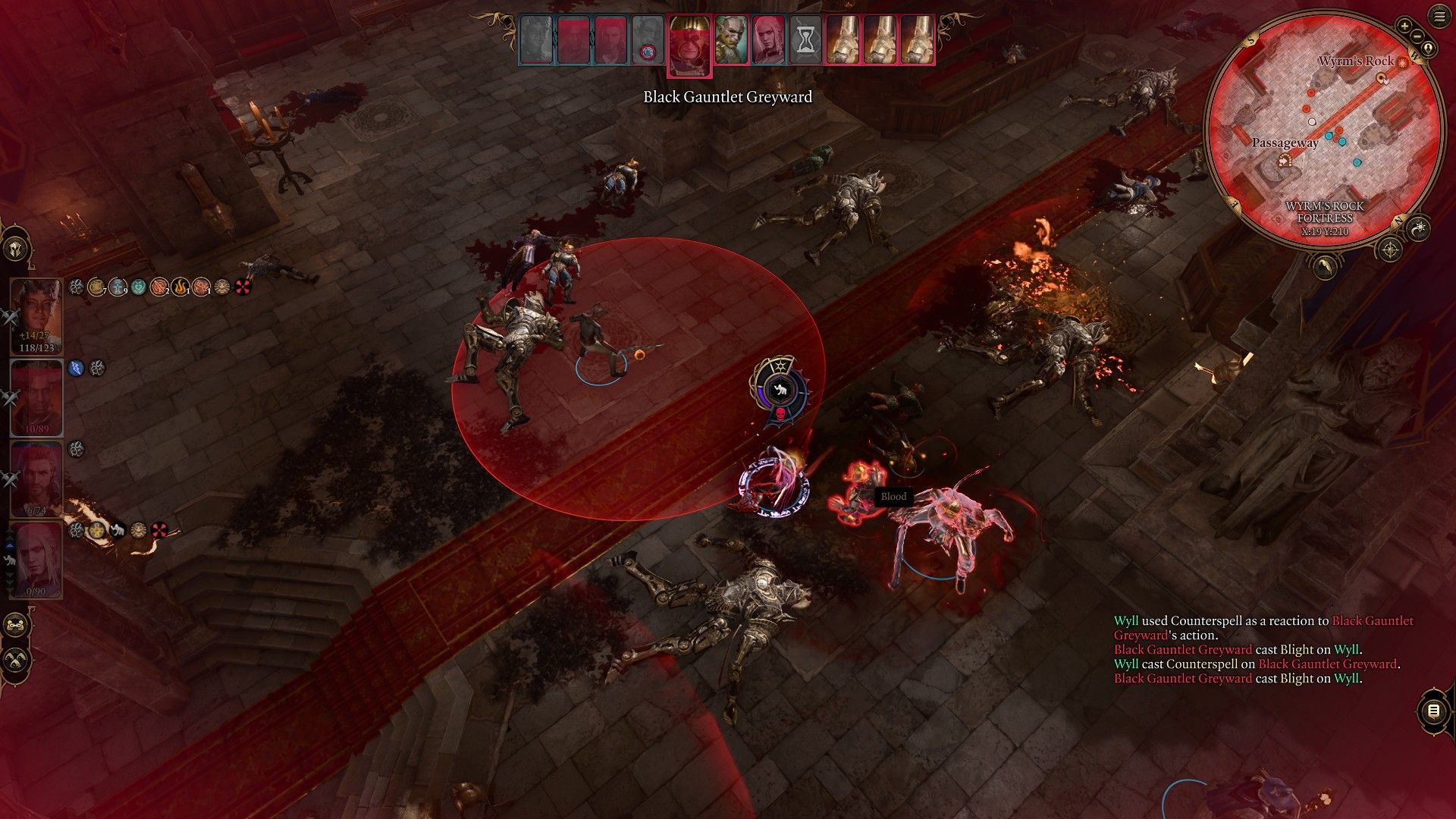Select the goblin-faced portrait in turn order

click(730, 40)
